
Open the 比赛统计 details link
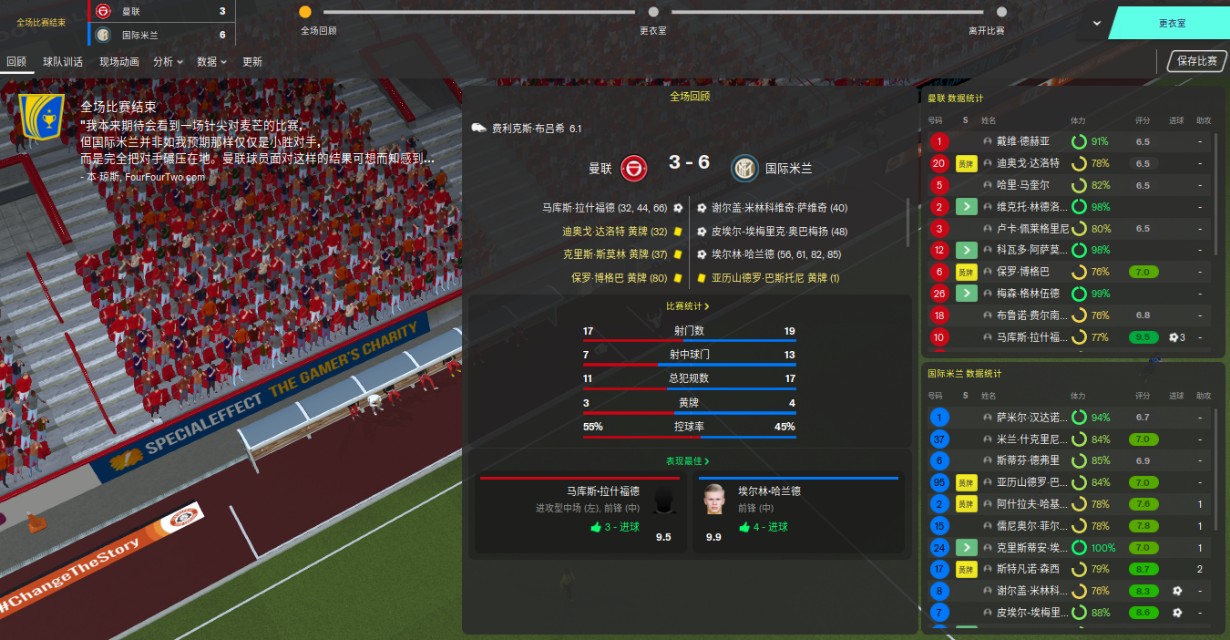click(688, 306)
